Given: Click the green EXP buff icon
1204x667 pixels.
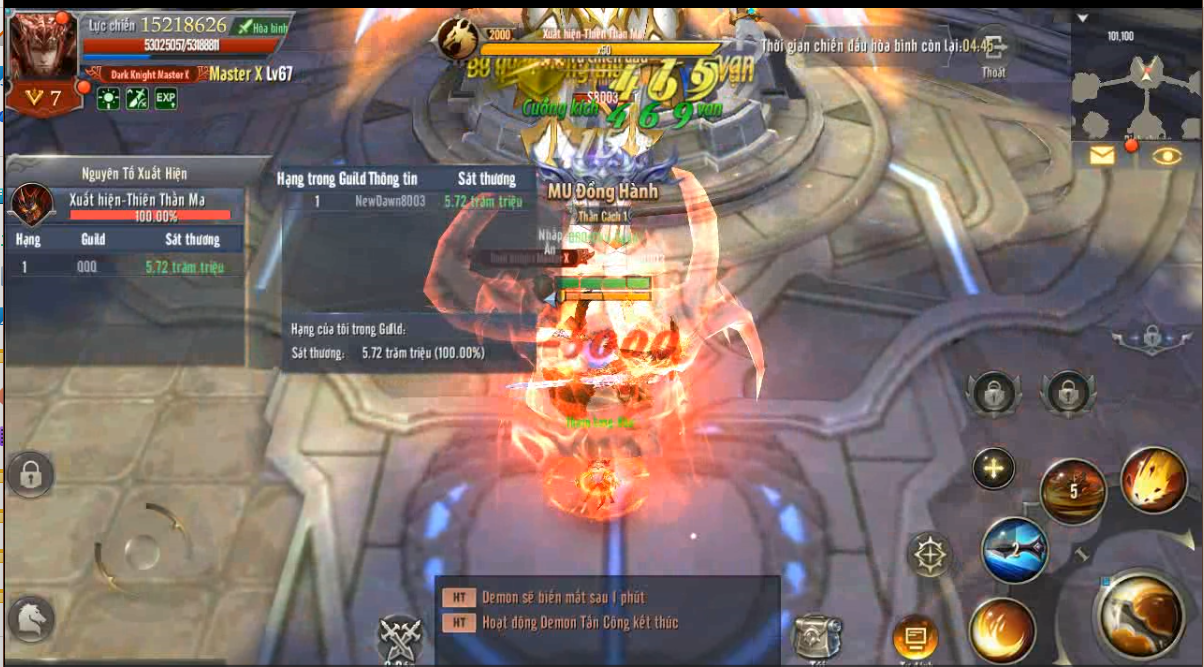Looking at the screenshot, I should coord(166,98).
